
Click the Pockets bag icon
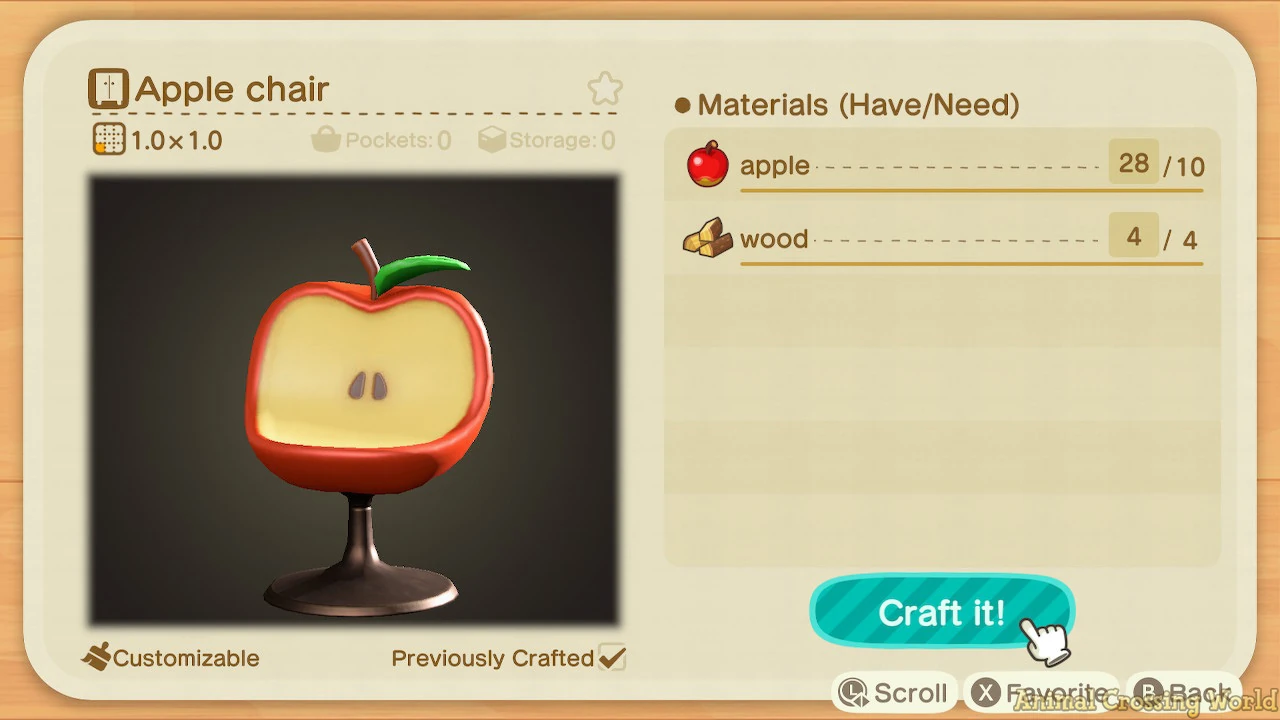click(x=325, y=140)
